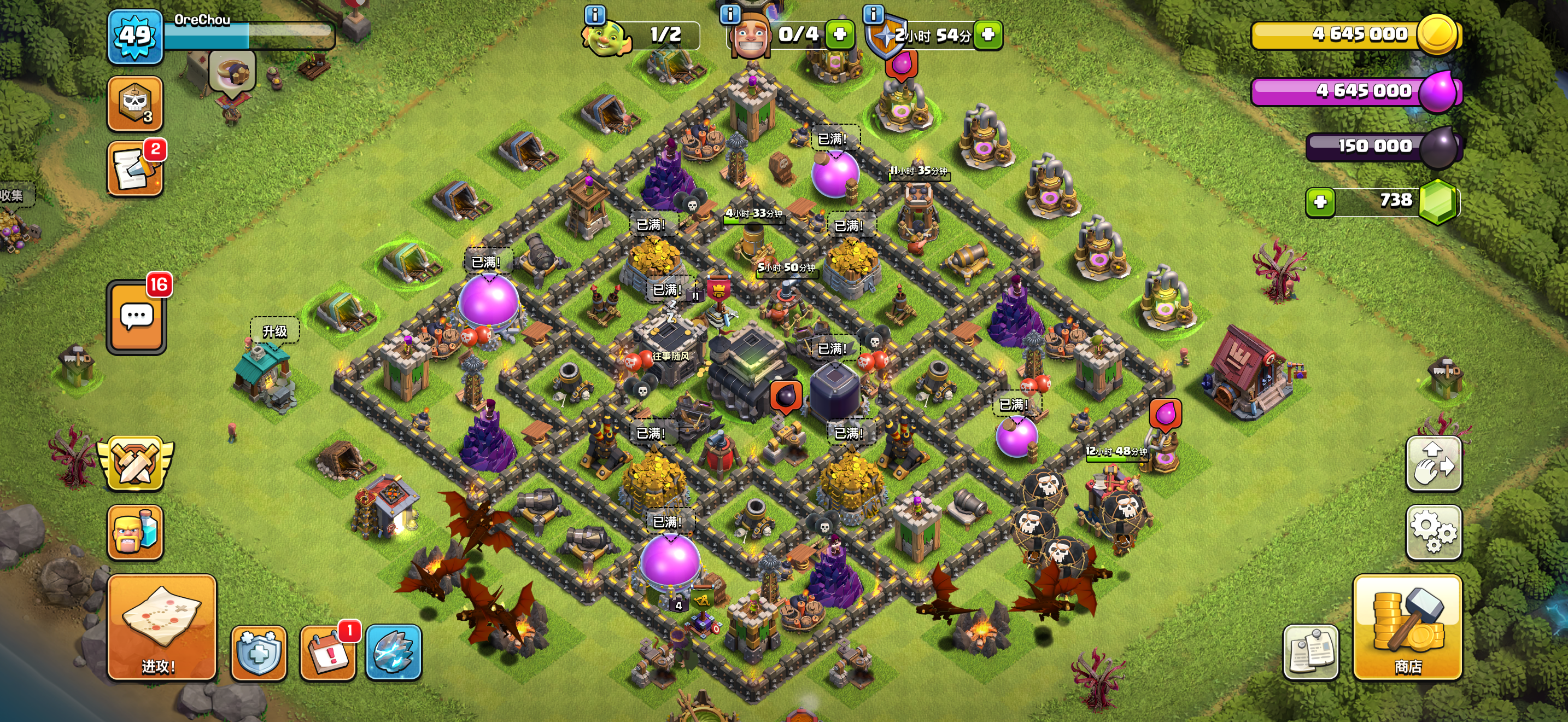
Task: Open the events calendar with alert
Action: click(328, 653)
